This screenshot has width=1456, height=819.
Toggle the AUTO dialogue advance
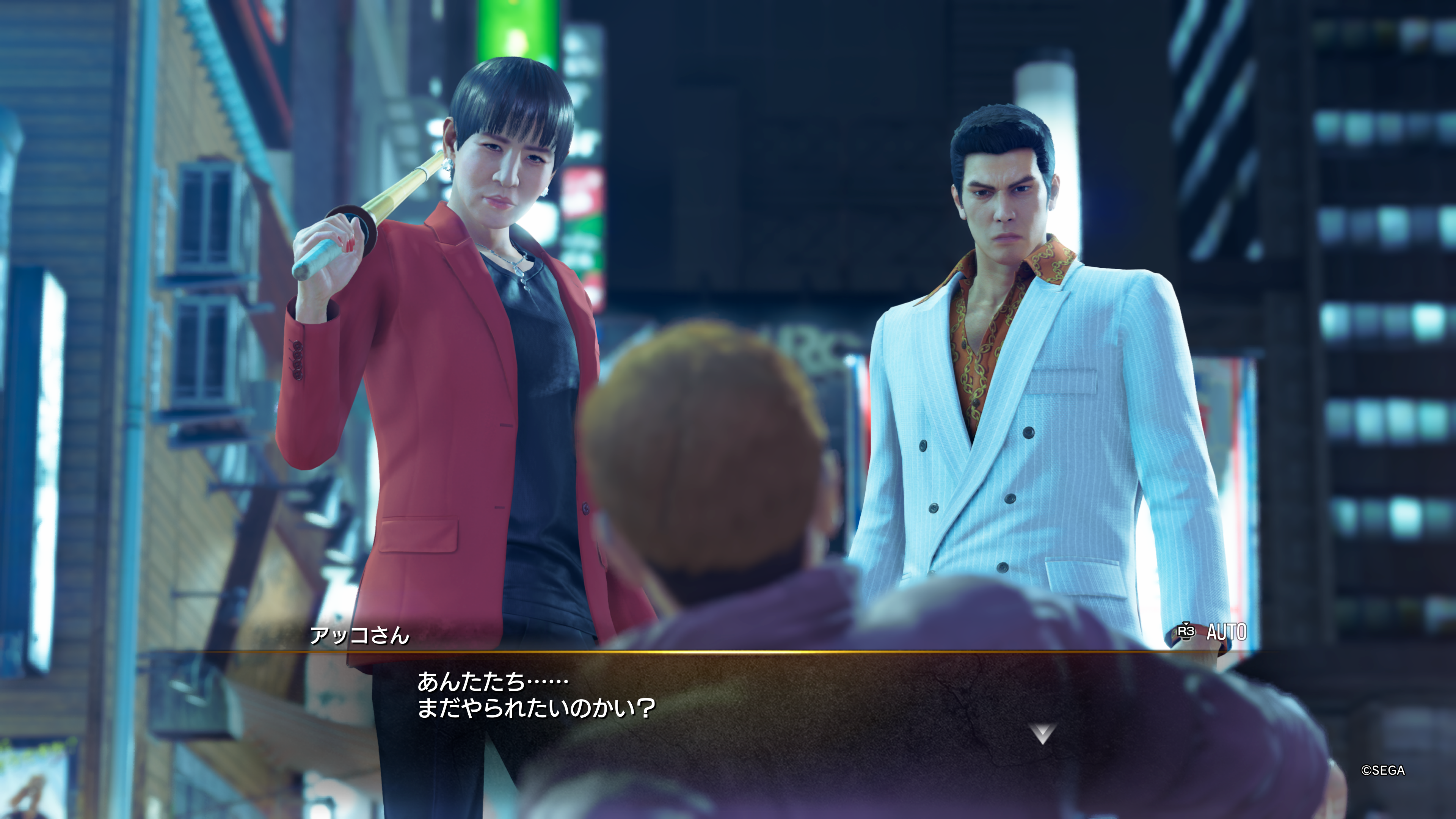[1213, 632]
